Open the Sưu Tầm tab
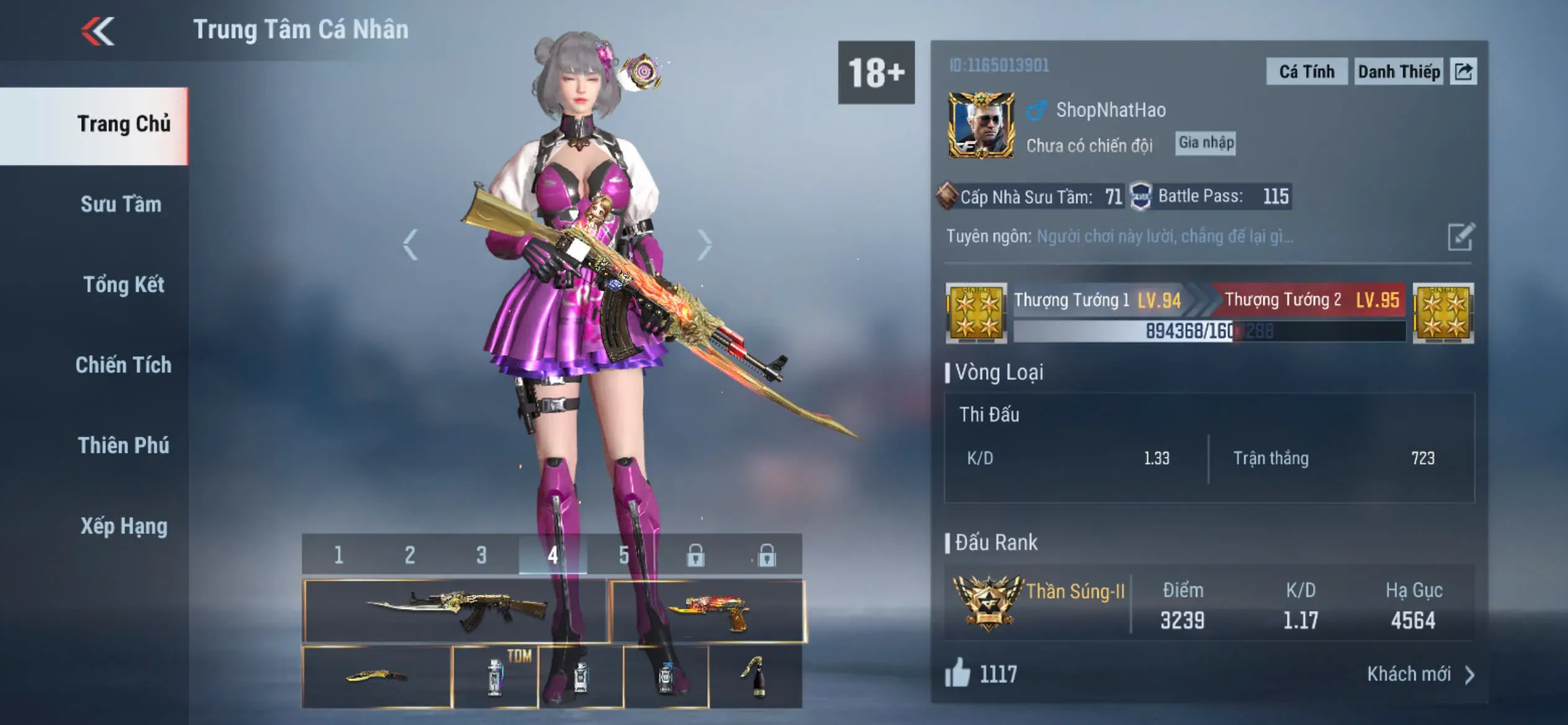The height and width of the screenshot is (725, 1568). click(x=121, y=204)
